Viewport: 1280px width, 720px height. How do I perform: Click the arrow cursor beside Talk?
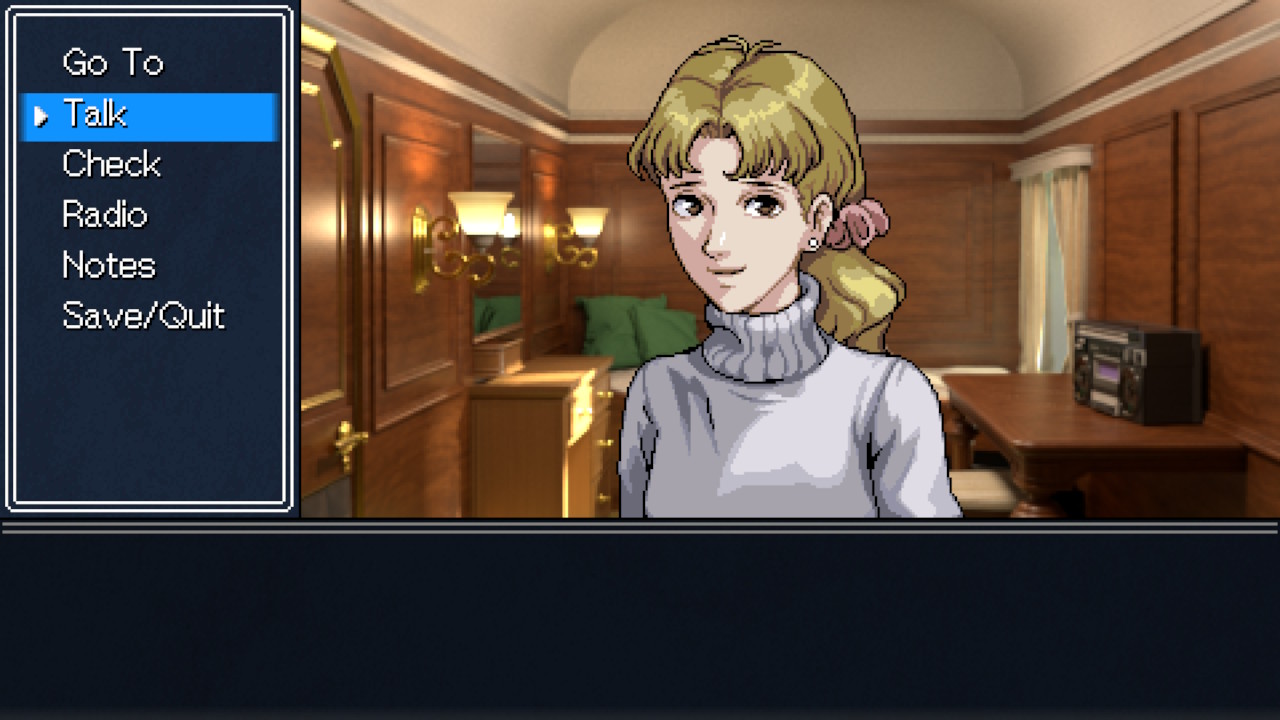coord(39,115)
